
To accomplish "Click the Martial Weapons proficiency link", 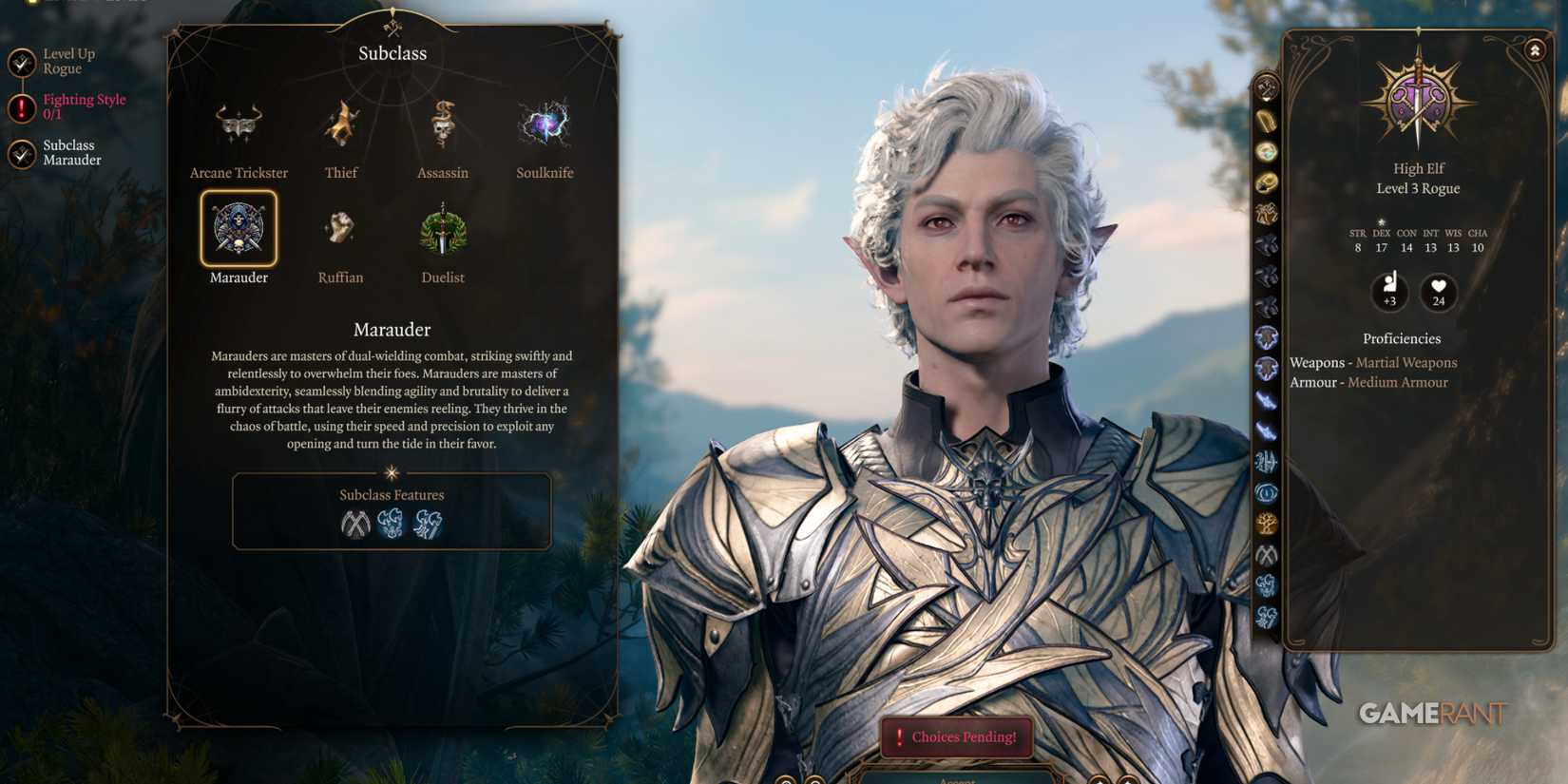I will [1406, 362].
